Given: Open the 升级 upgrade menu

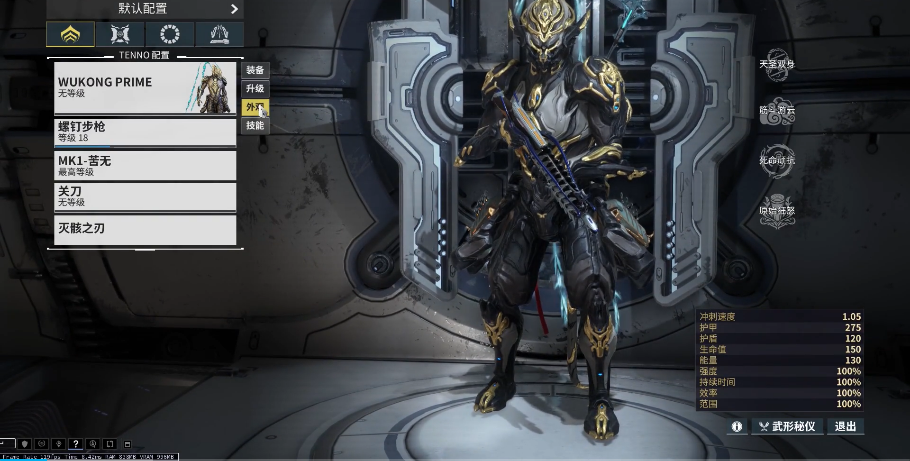Looking at the screenshot, I should coord(255,89).
